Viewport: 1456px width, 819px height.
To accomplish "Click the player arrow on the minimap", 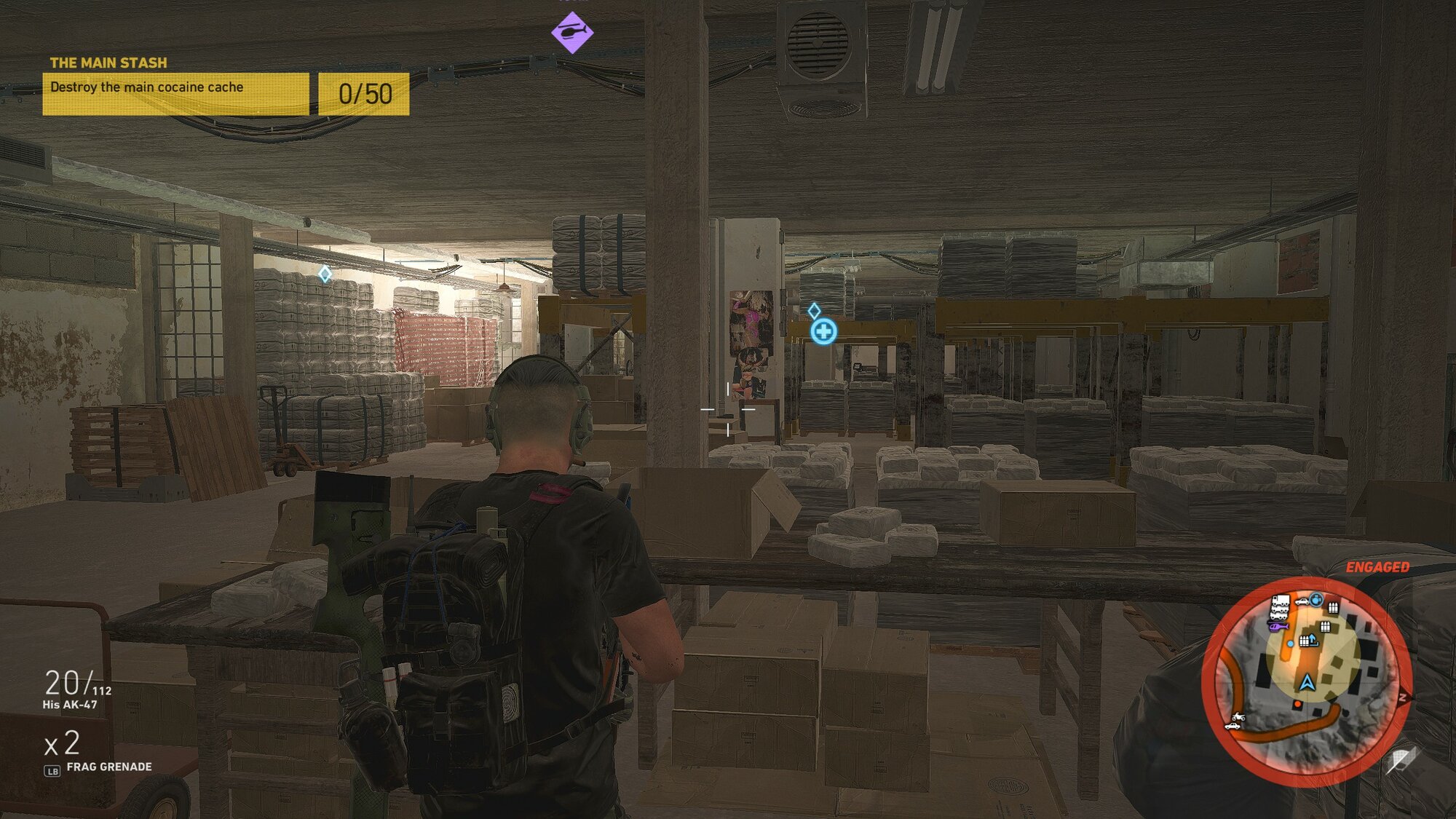I will point(1307,683).
